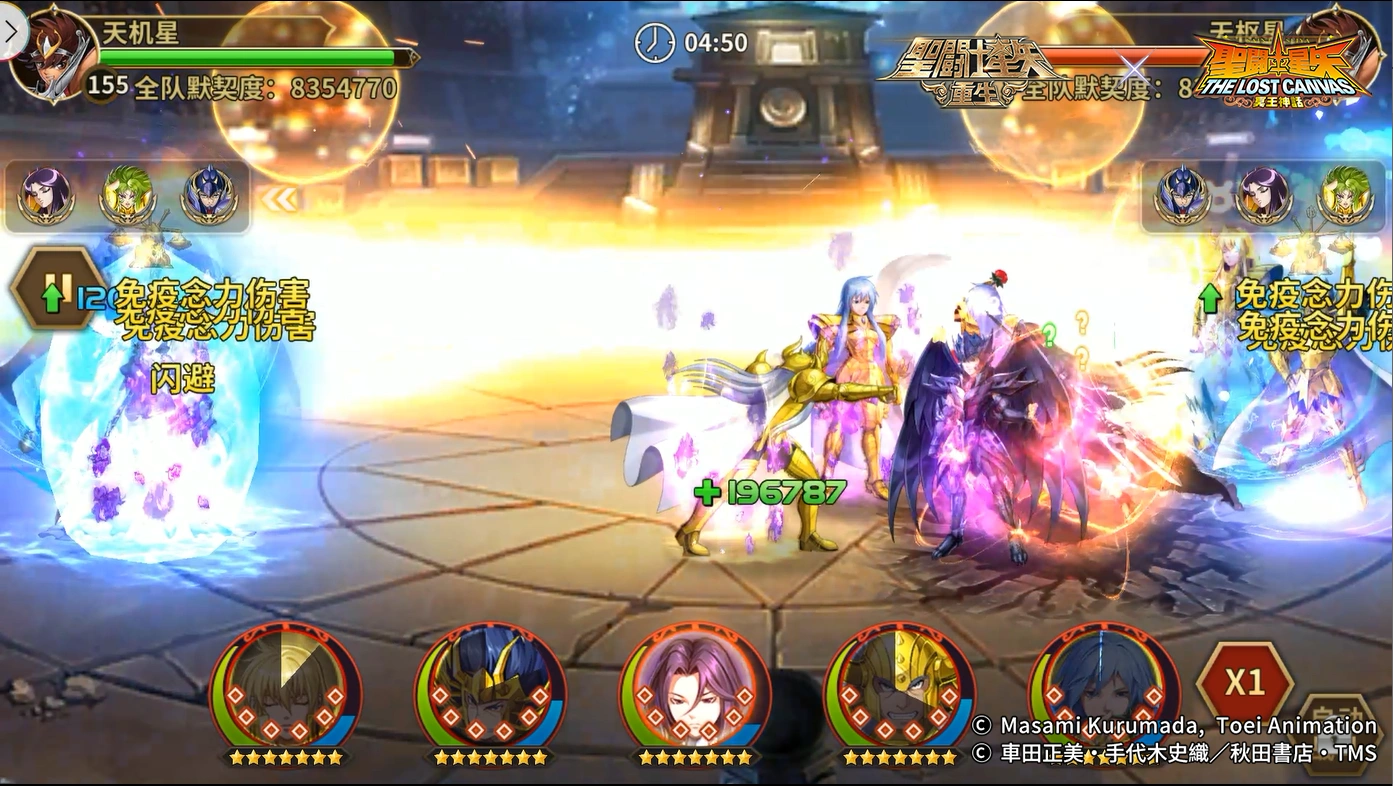Select the green-haired support icon in enemy team panel

click(1346, 196)
